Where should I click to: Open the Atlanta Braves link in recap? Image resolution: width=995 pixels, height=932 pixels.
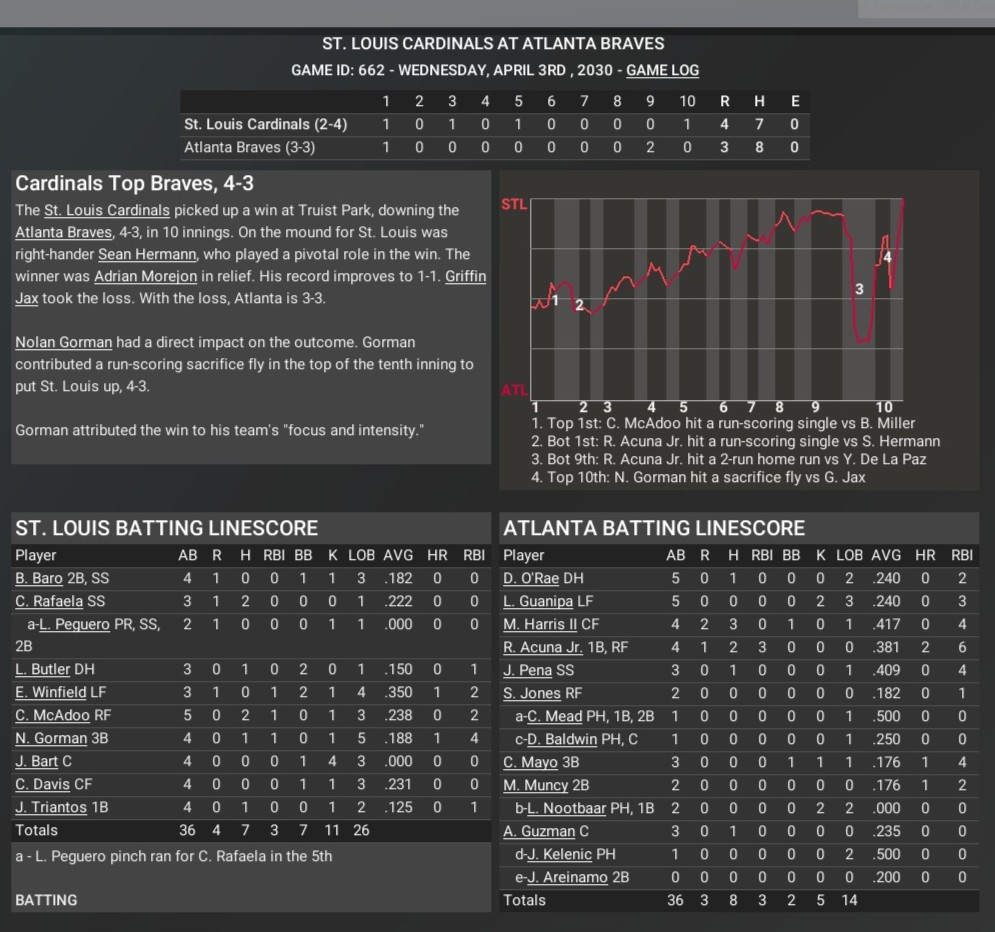(58, 232)
